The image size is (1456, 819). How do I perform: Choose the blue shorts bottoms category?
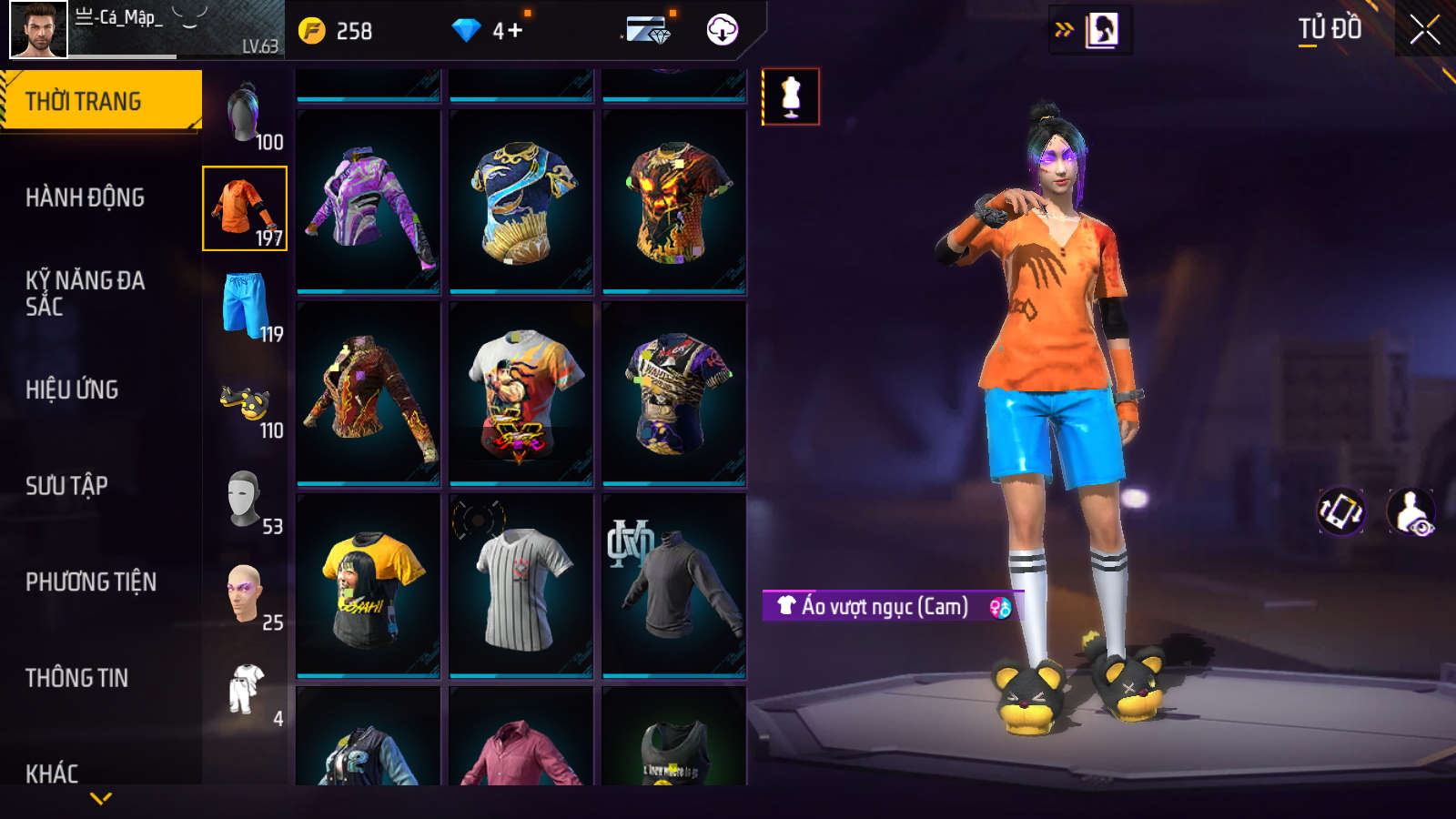click(245, 305)
